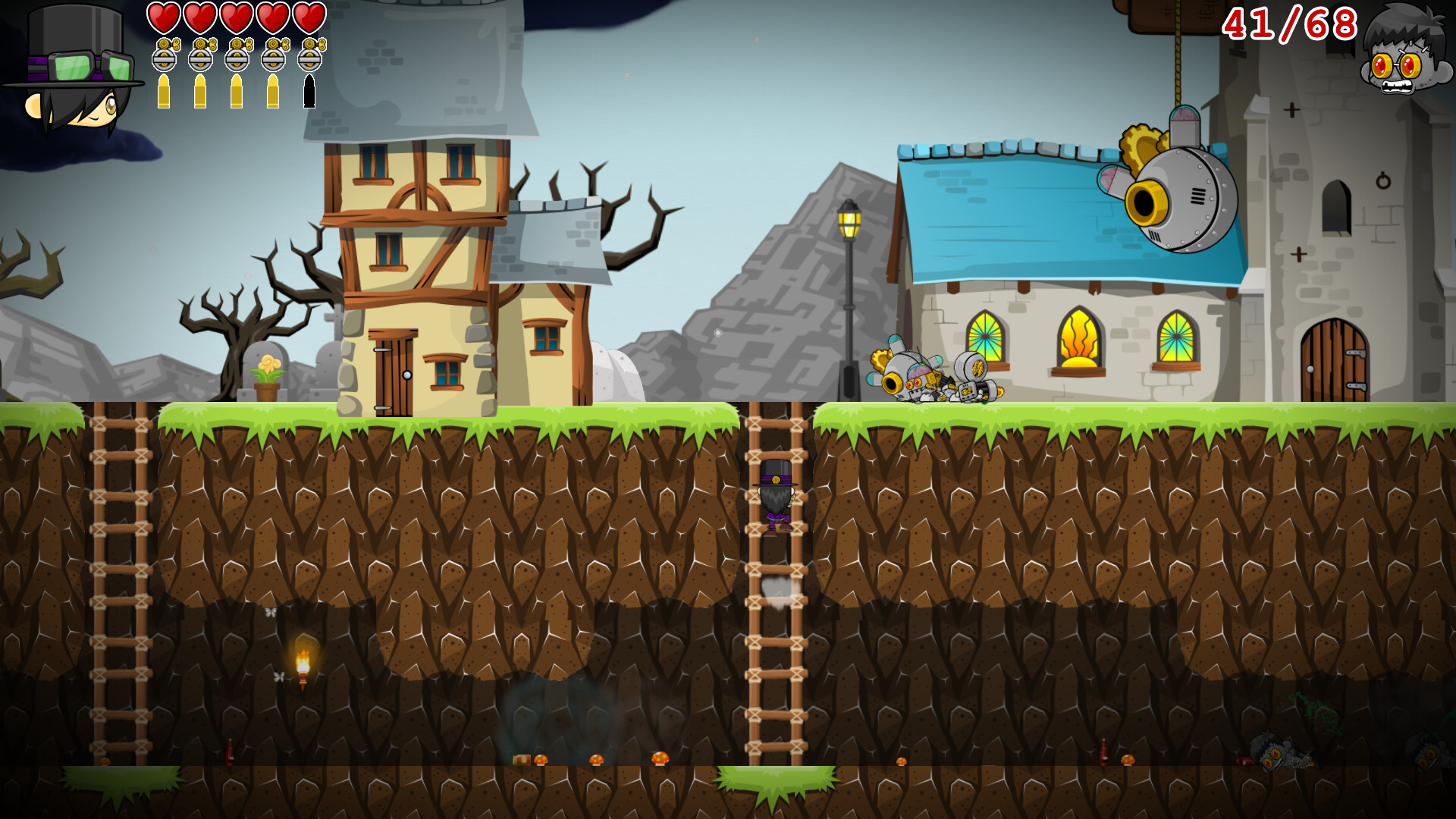Click the first heart in the health bar
1456x819 pixels.
click(164, 19)
